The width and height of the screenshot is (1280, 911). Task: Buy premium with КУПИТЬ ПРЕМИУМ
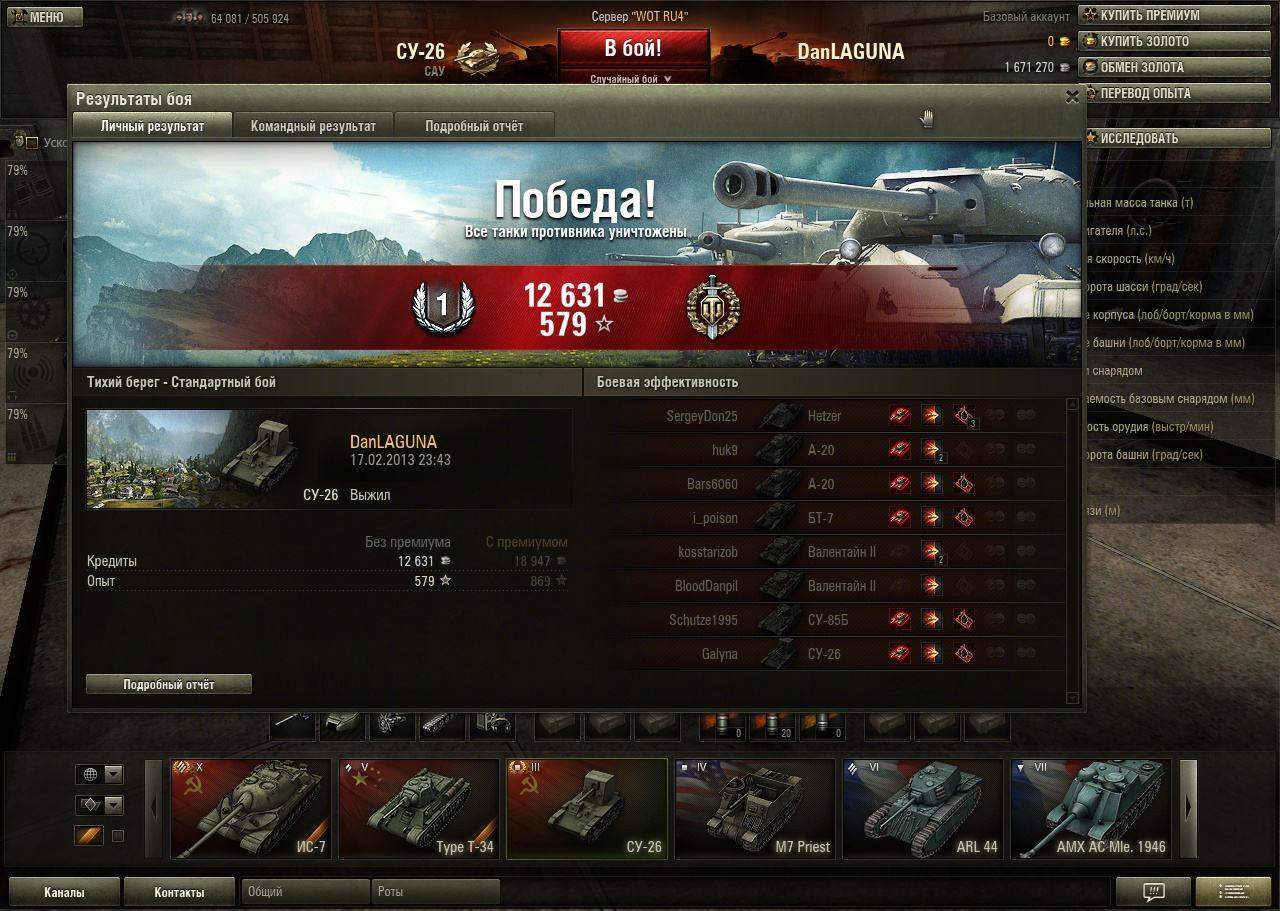(x=1149, y=15)
